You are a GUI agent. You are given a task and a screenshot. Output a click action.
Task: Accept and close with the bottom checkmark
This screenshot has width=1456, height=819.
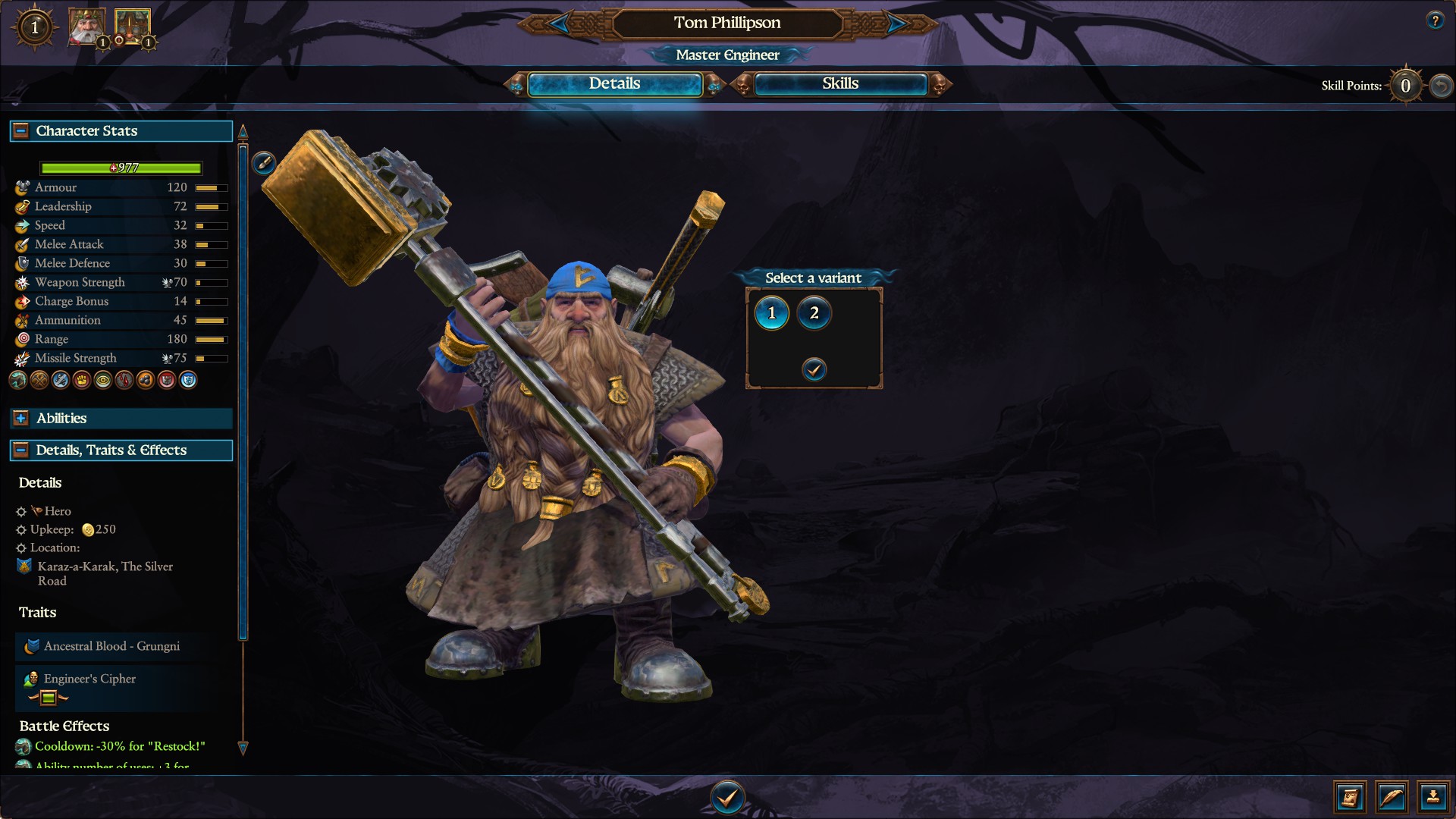pyautogui.click(x=727, y=797)
